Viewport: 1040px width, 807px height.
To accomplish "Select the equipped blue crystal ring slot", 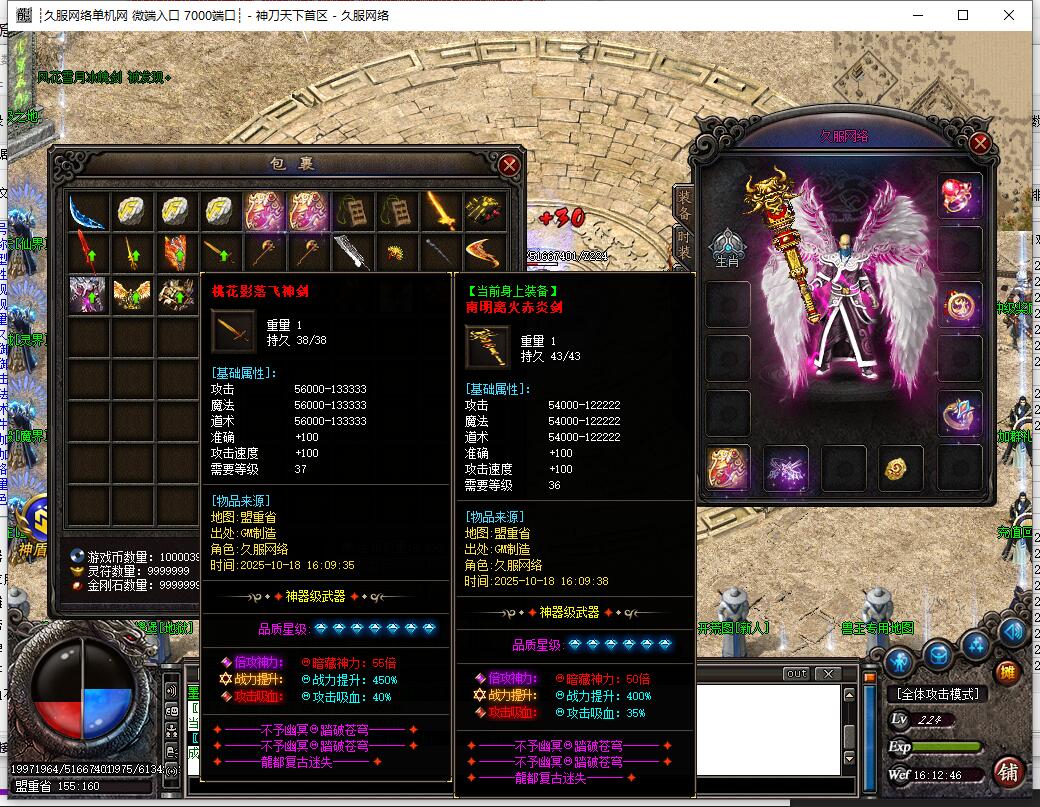I will pos(959,413).
